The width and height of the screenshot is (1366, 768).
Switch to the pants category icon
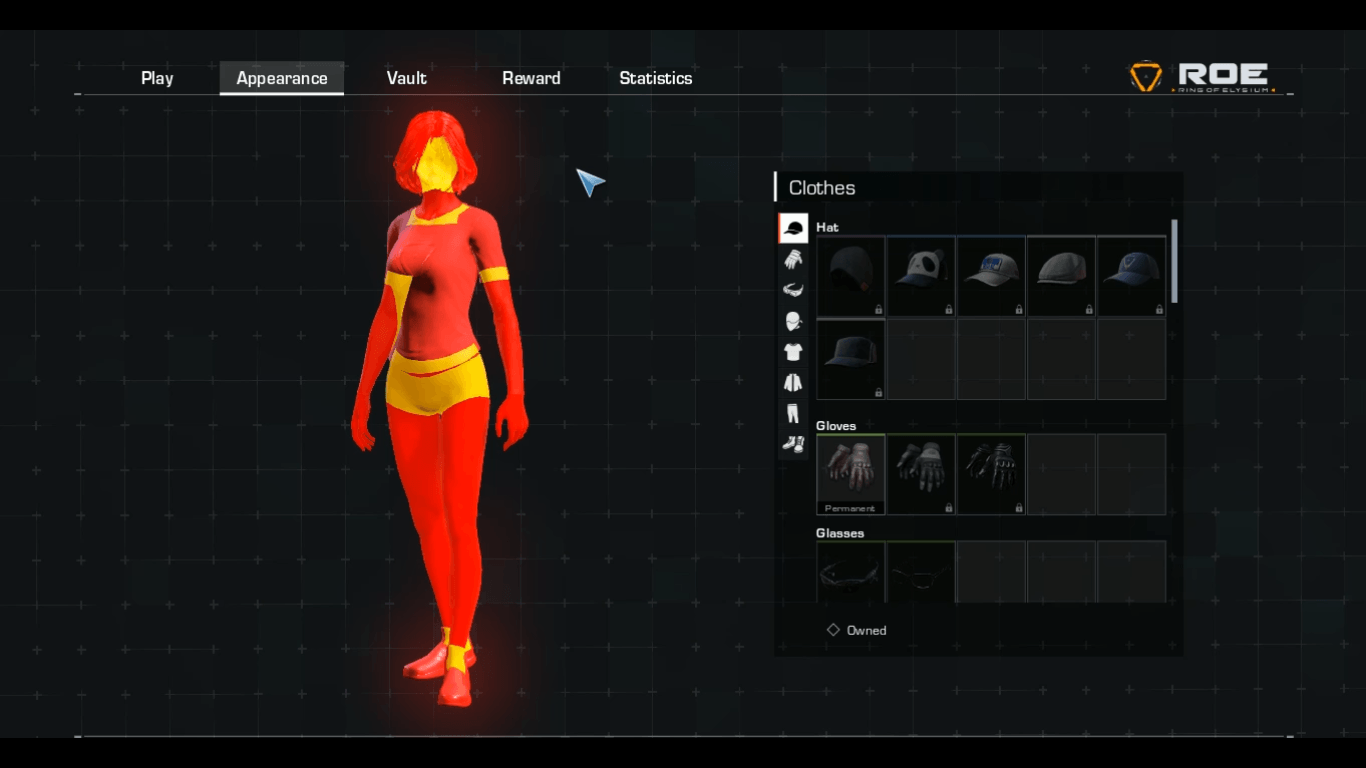click(793, 413)
